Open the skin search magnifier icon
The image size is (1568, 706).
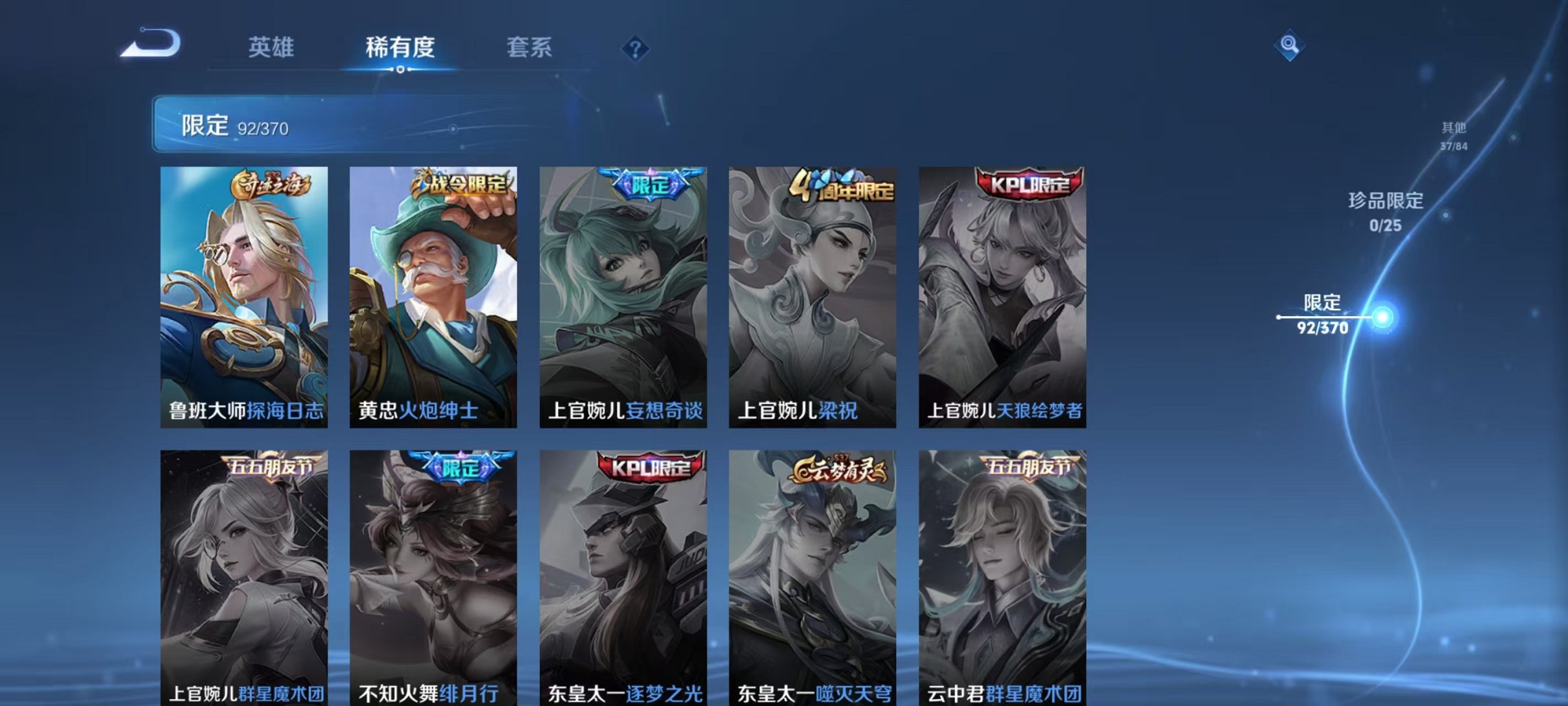1290,45
